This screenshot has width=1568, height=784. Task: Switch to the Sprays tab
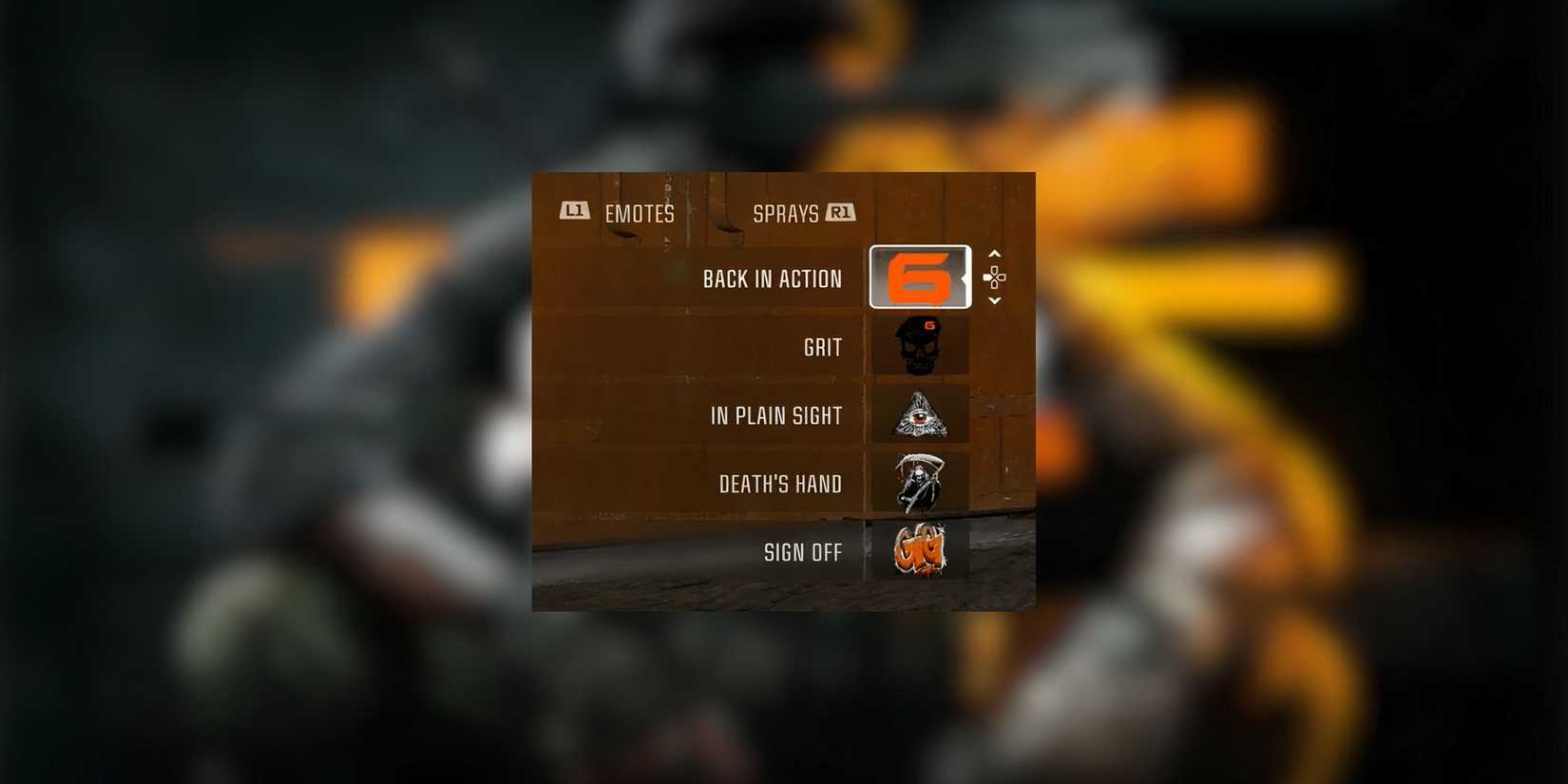[787, 213]
